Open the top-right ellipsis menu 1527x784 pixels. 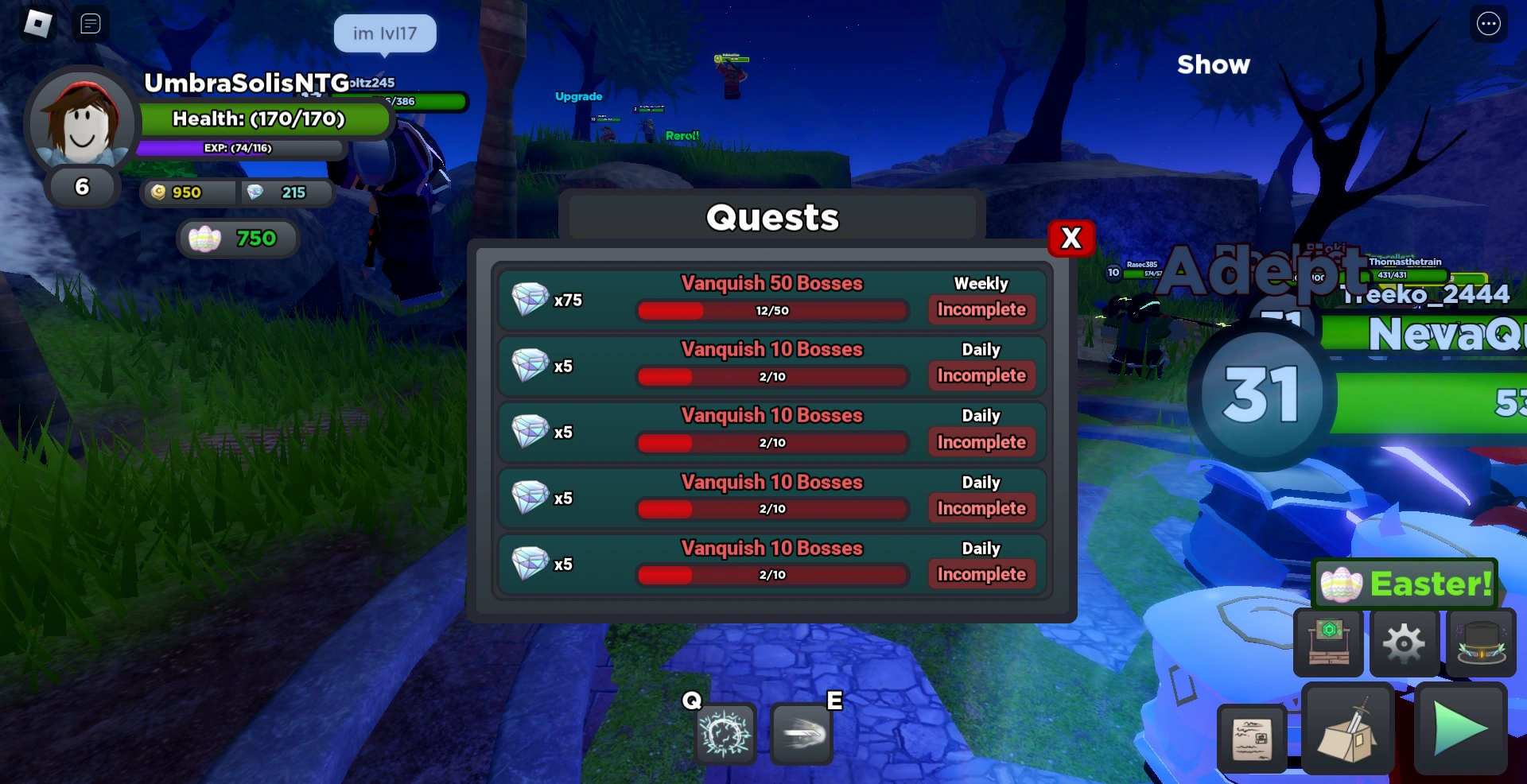tap(1489, 24)
